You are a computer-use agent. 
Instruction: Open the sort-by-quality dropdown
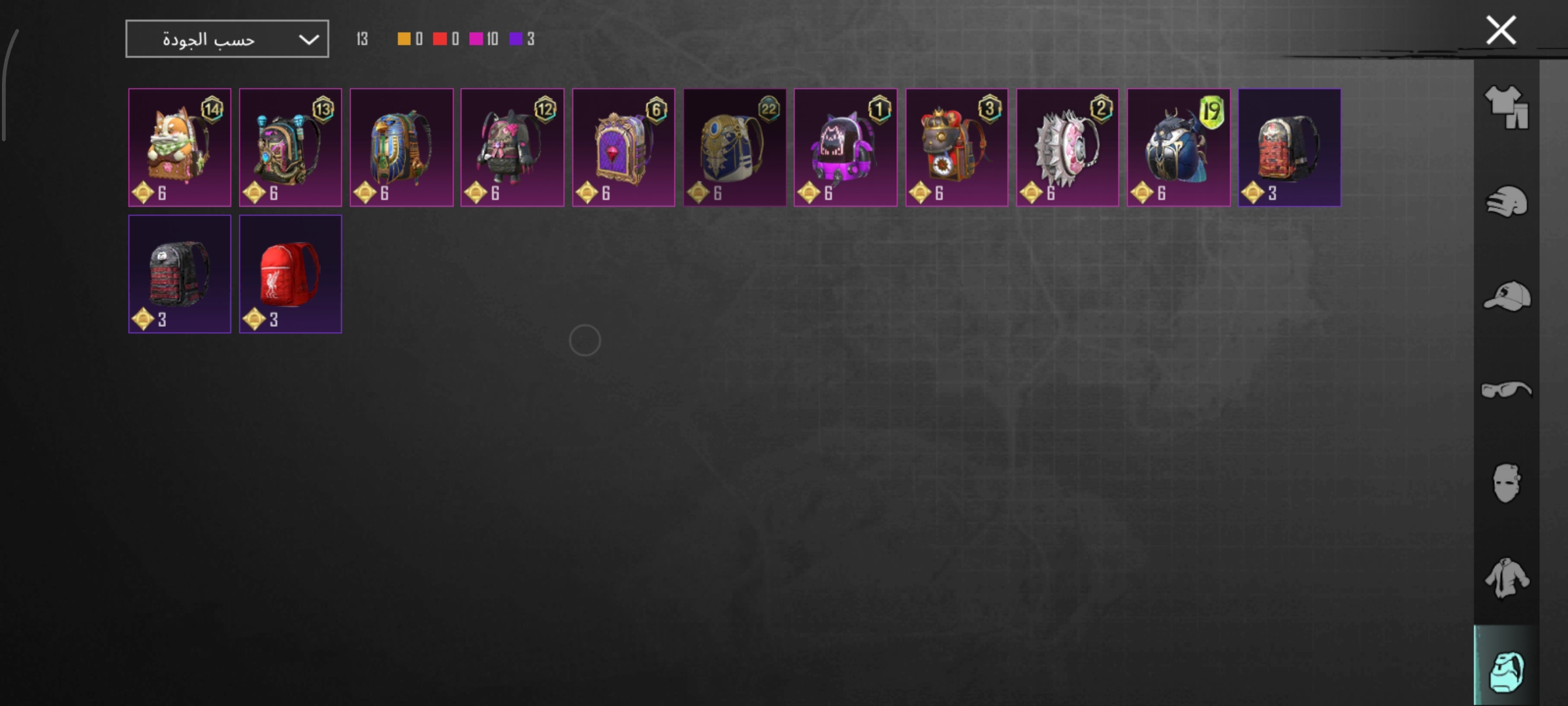click(x=227, y=39)
